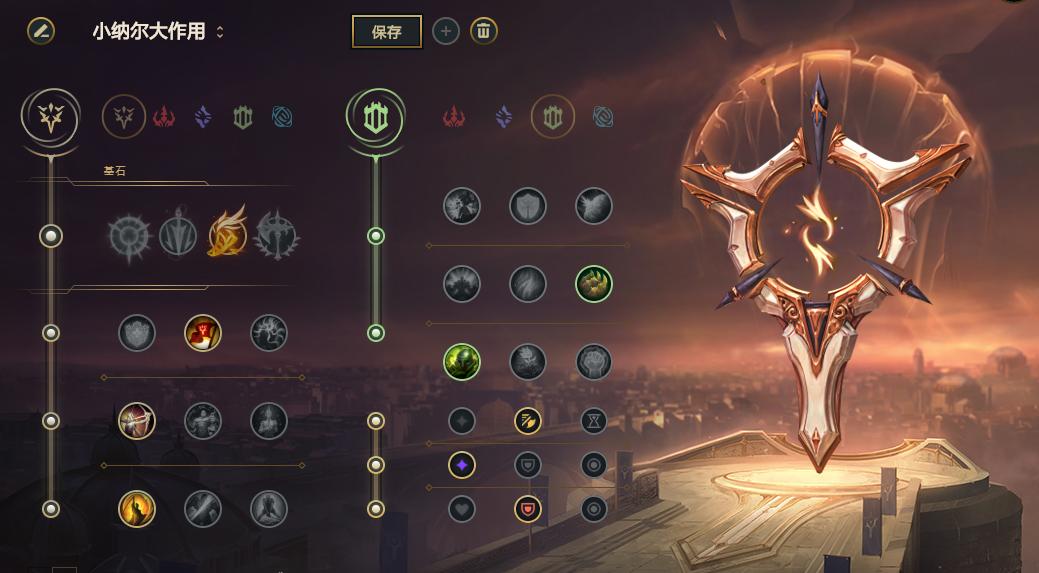Viewport: 1039px width, 573px height.
Task: Pick the Last Stand rune
Action: [x=269, y=509]
